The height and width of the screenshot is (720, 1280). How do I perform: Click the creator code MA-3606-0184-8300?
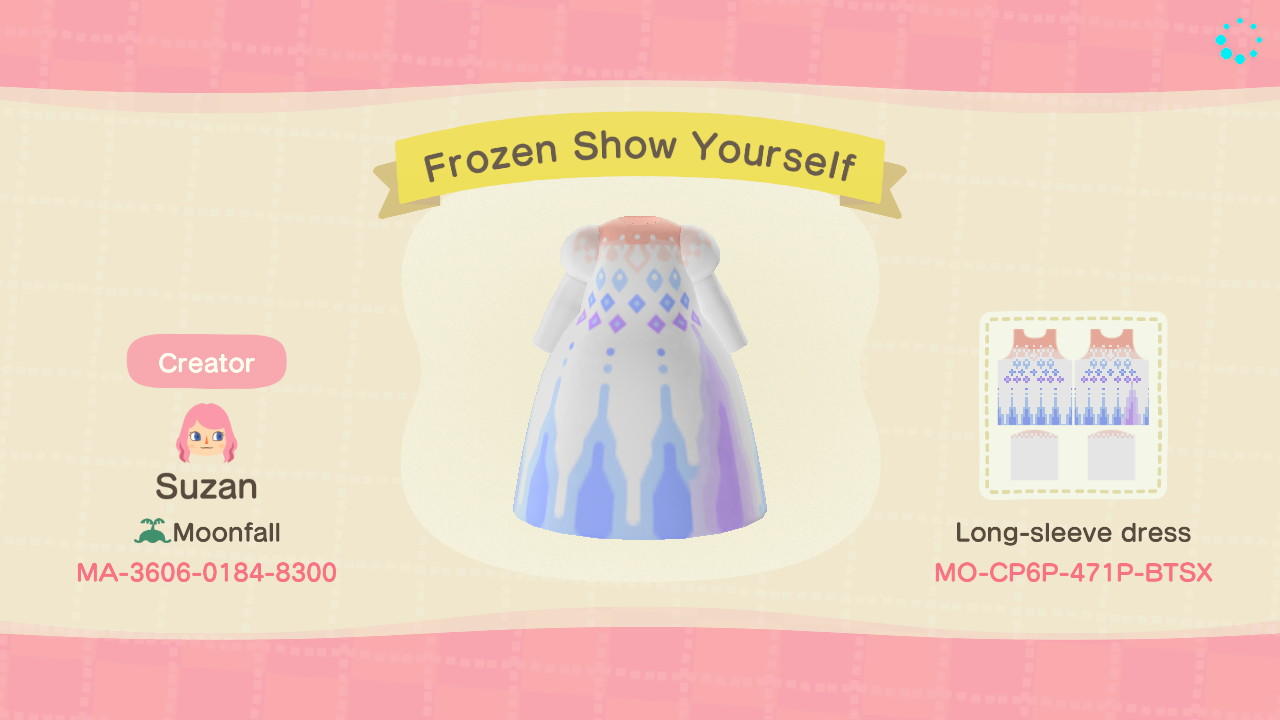pyautogui.click(x=205, y=572)
